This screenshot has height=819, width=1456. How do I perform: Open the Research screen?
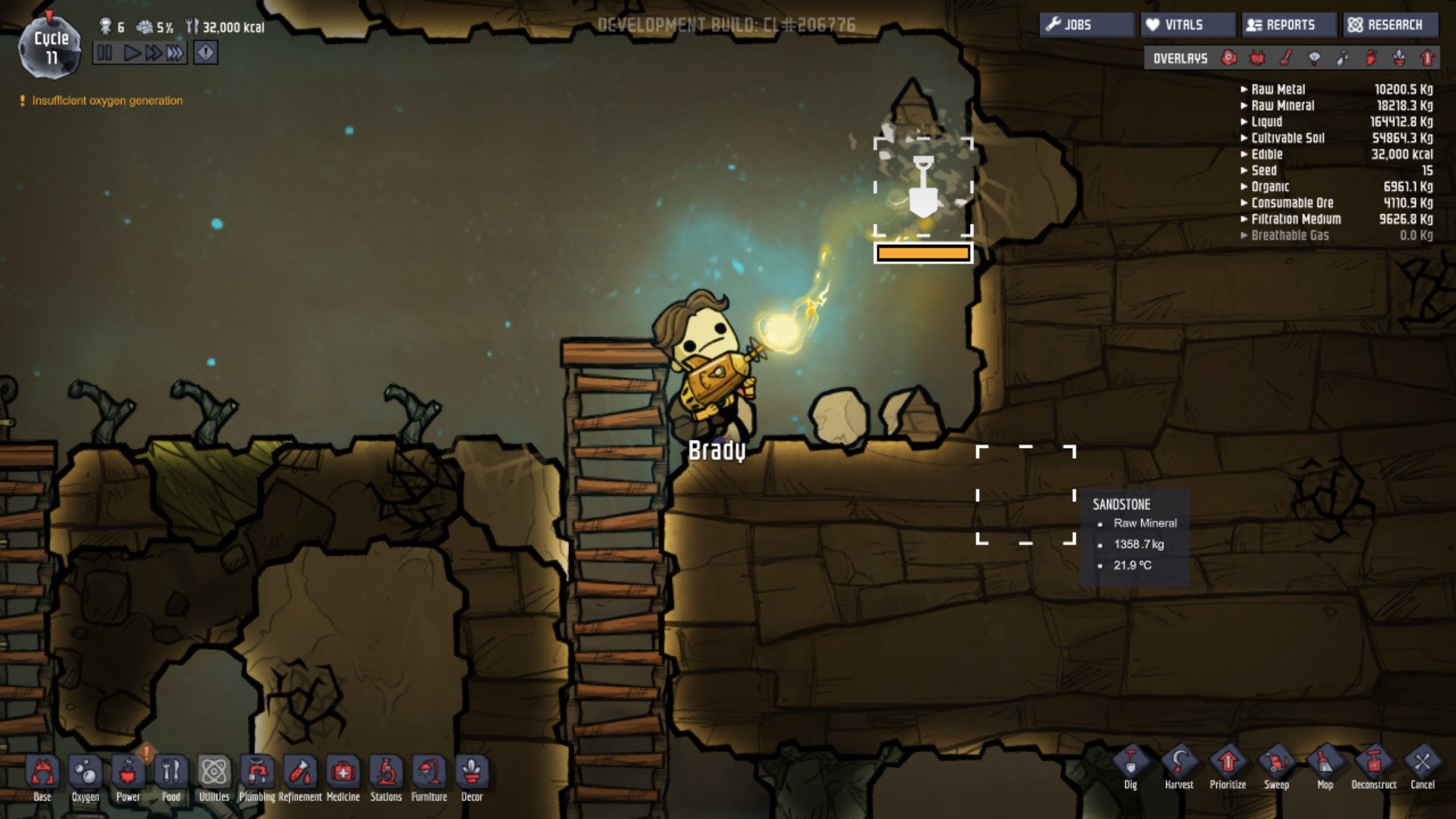pyautogui.click(x=1390, y=25)
